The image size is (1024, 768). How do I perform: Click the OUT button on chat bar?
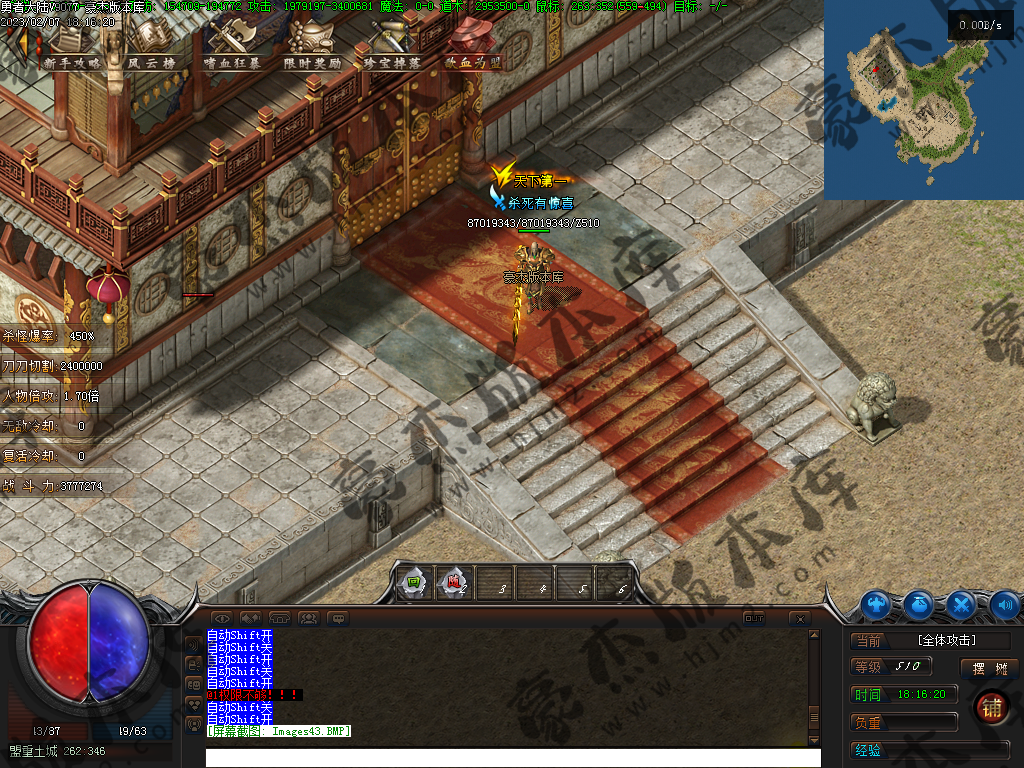coord(753,618)
